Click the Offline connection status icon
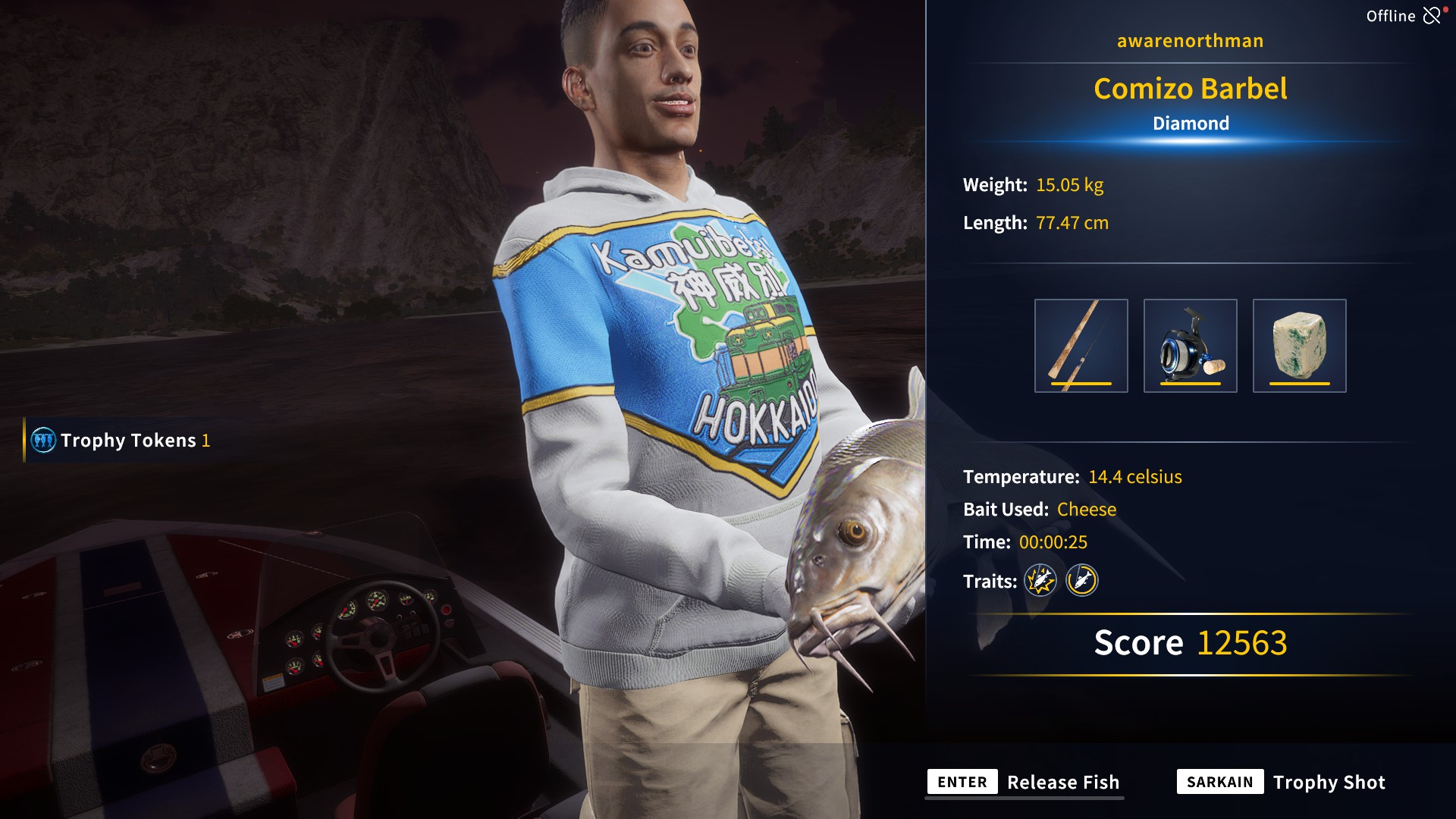 (1432, 16)
